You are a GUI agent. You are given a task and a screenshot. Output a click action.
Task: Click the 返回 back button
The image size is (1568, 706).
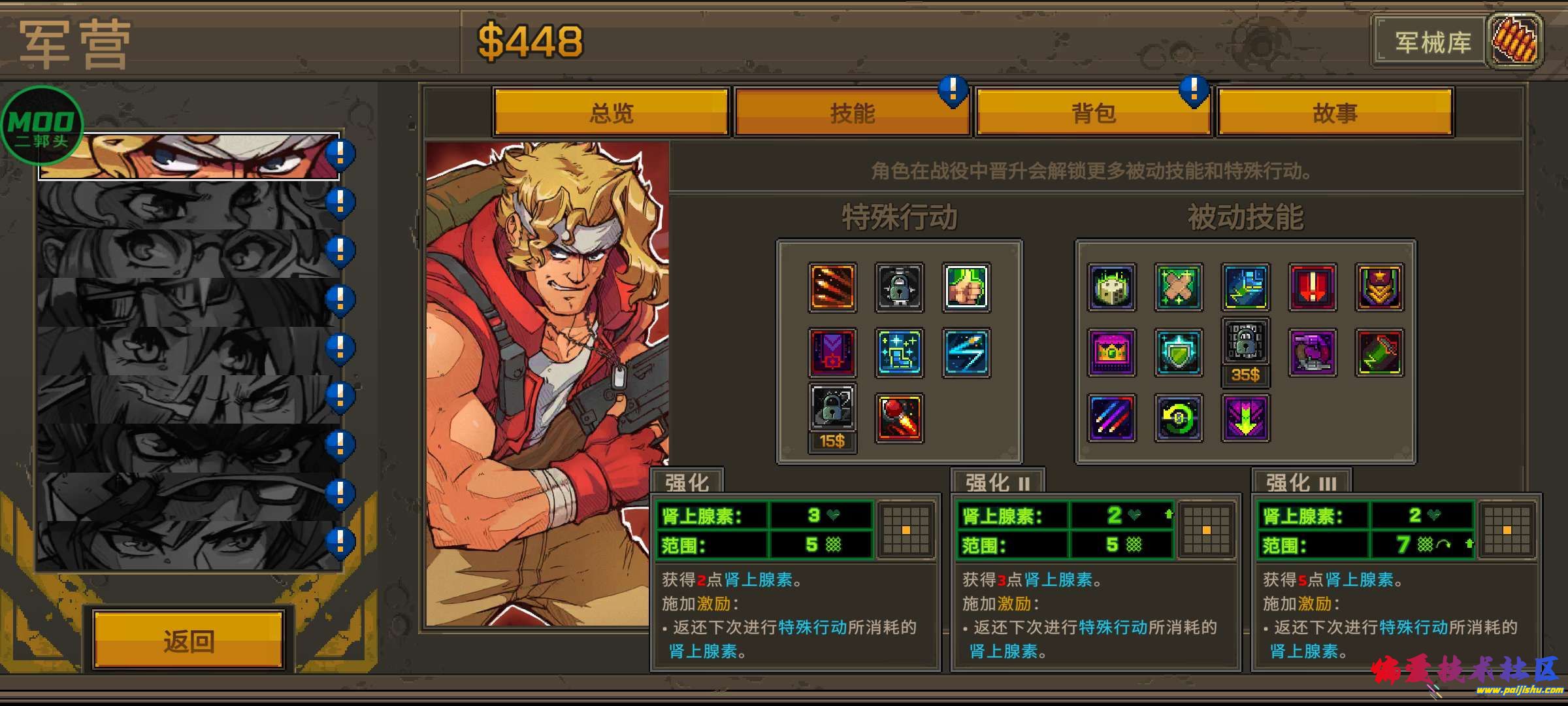point(189,641)
